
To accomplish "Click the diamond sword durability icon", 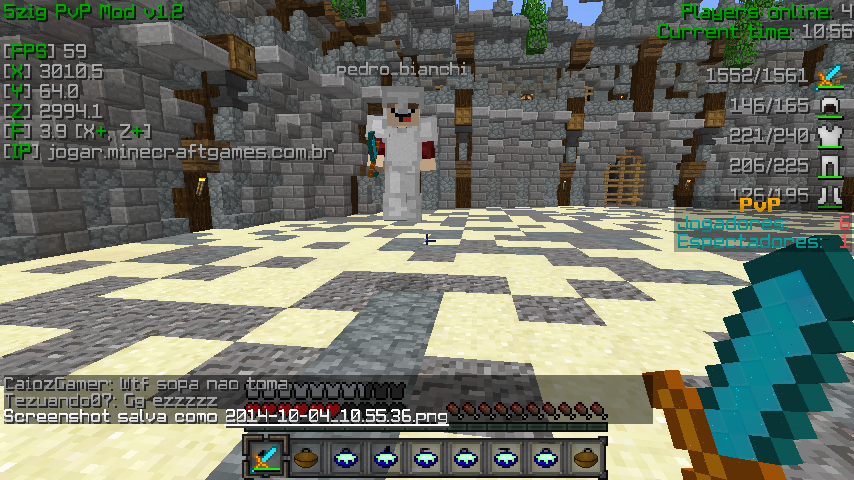I will coord(829,76).
